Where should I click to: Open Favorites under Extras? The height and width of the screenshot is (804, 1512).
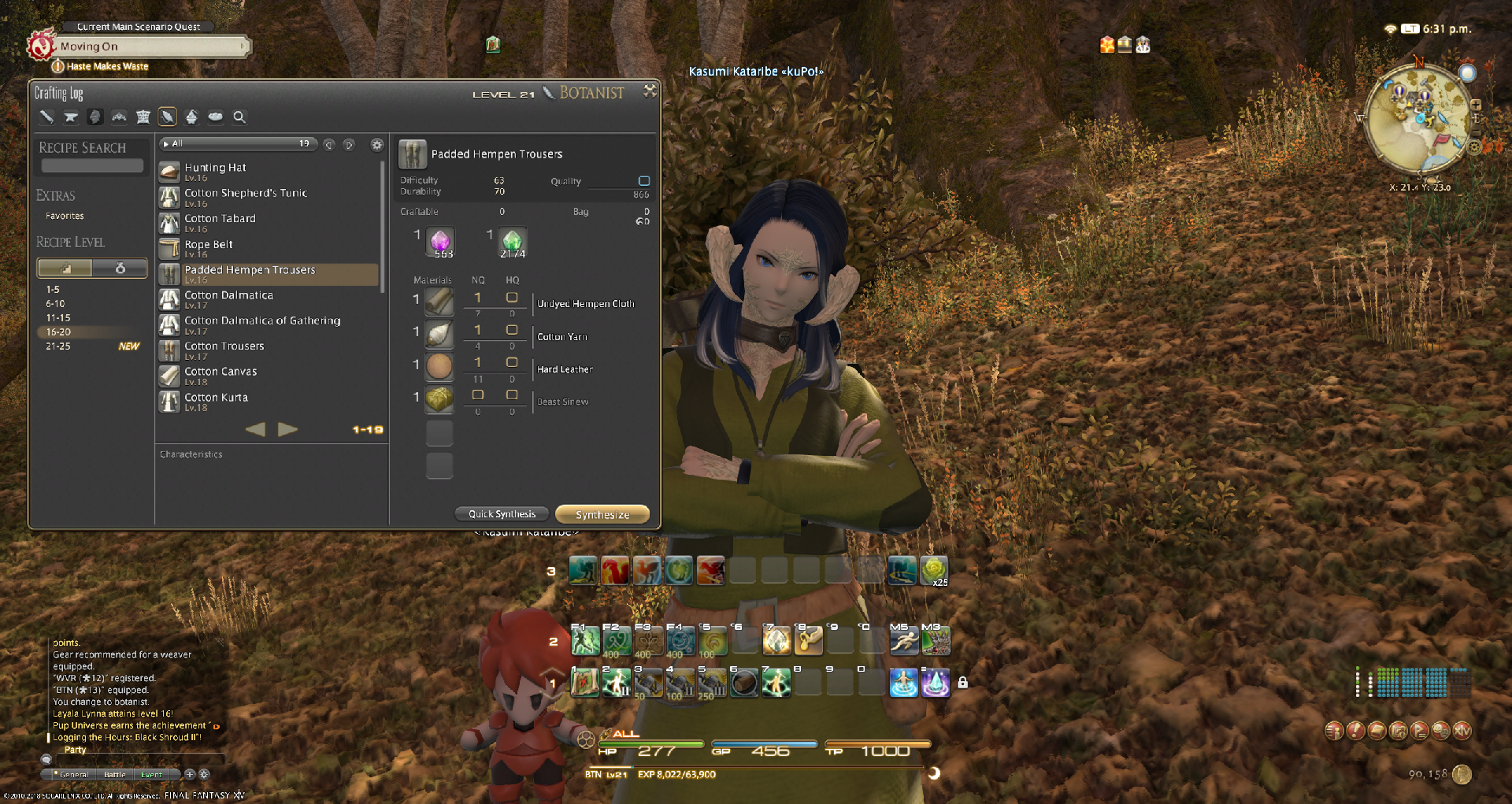pyautogui.click(x=65, y=216)
